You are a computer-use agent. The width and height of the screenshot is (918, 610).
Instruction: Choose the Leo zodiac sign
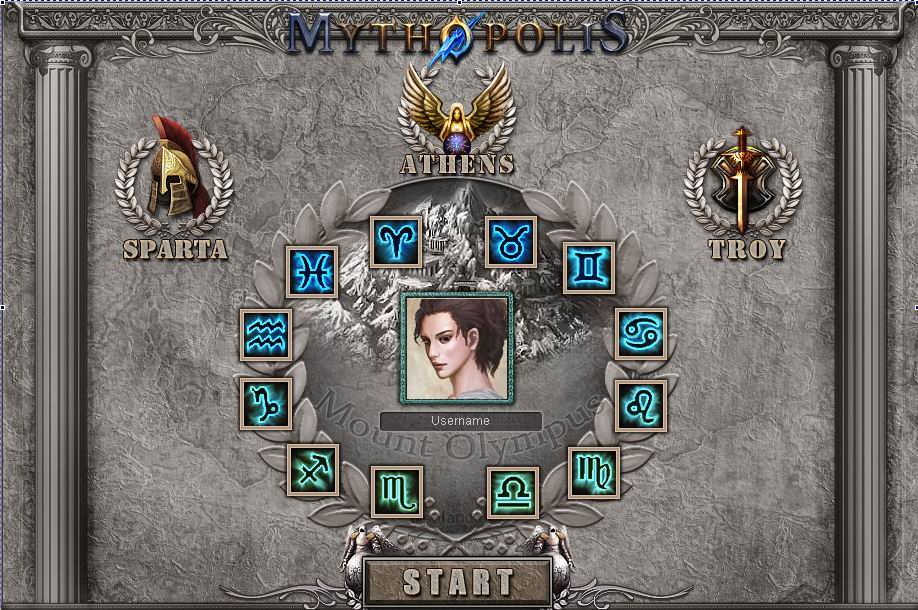640,405
